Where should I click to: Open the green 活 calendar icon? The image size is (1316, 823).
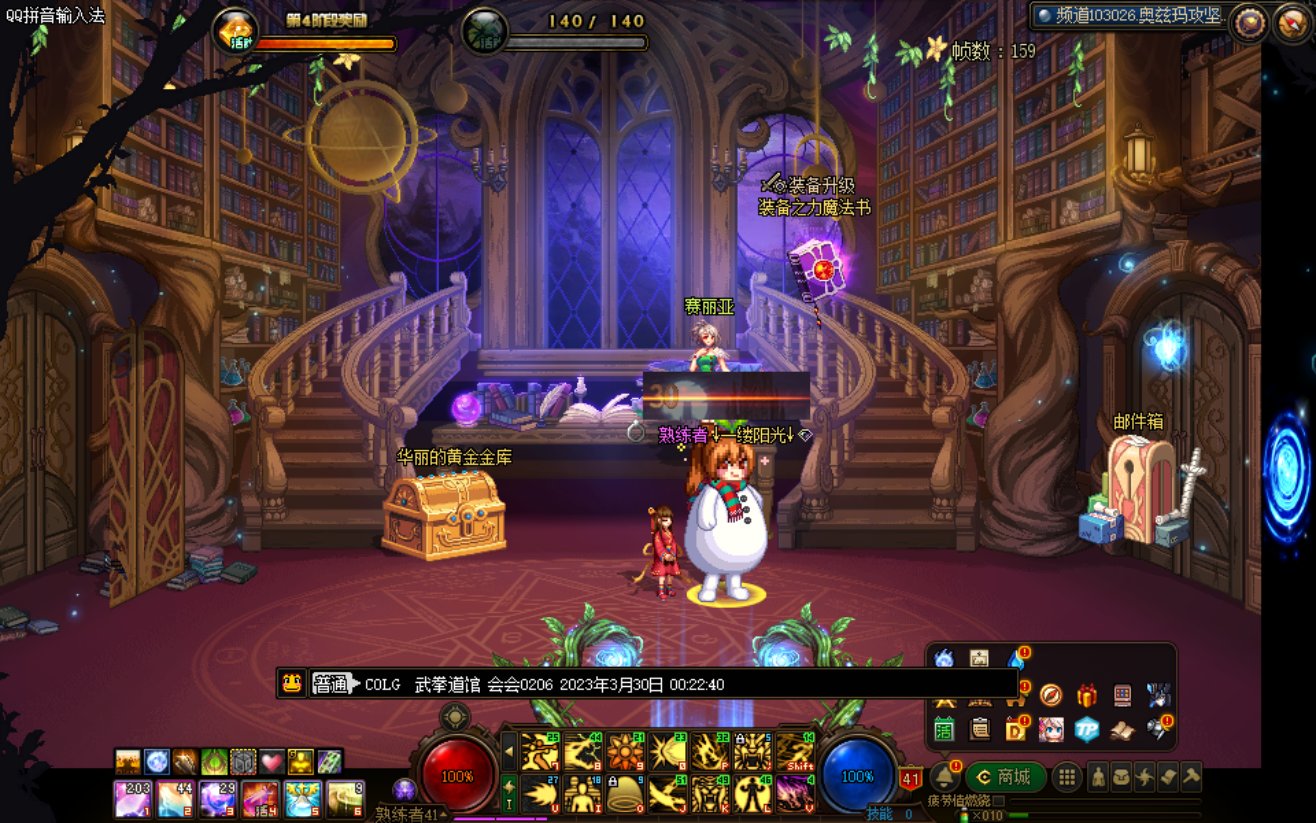pyautogui.click(x=945, y=730)
